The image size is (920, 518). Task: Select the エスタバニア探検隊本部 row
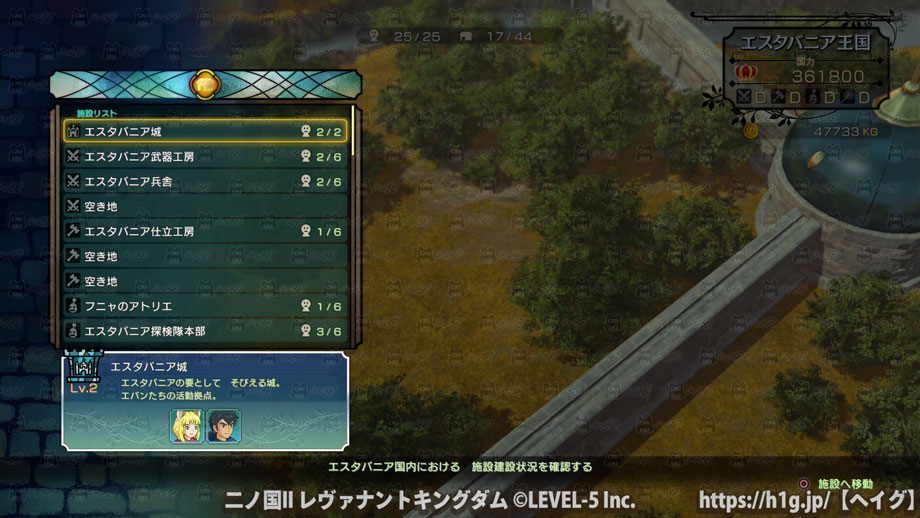point(205,331)
